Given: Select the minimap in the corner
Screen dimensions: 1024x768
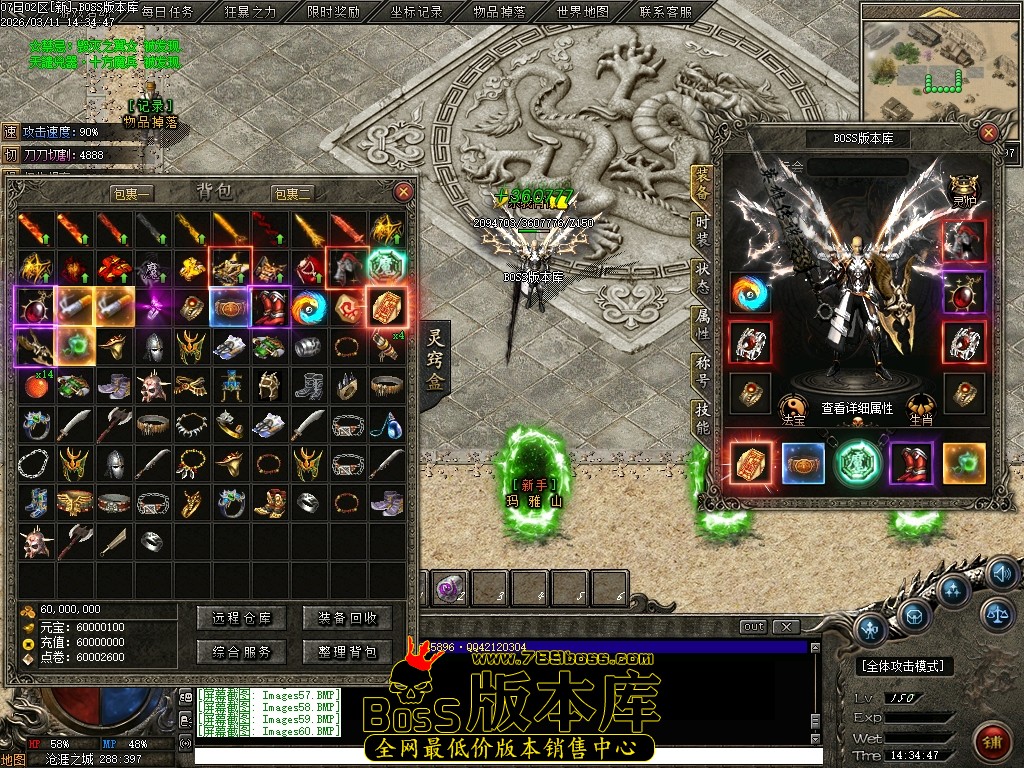Looking at the screenshot, I should pos(939,68).
